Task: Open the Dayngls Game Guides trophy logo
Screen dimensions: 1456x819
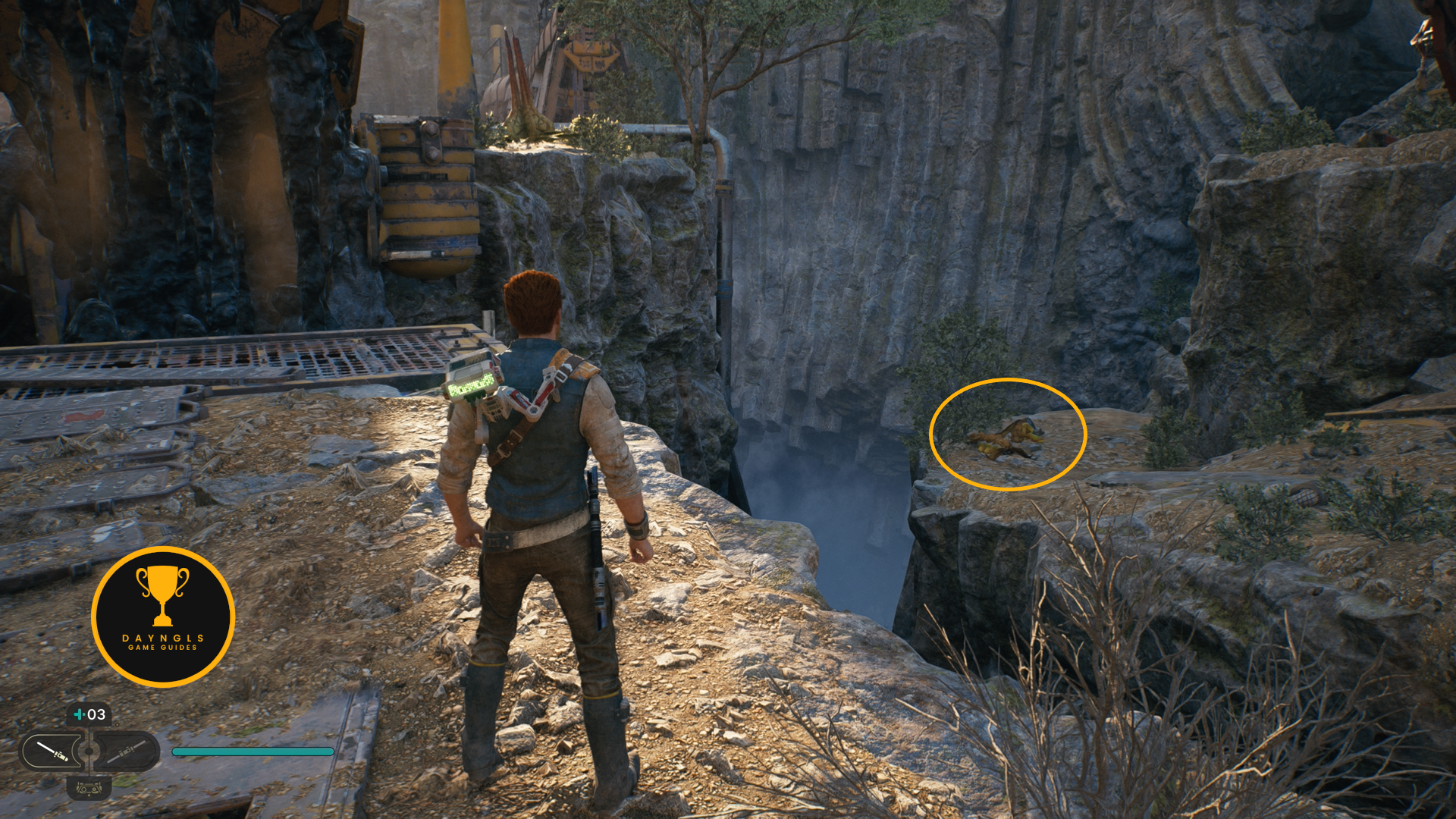Action: [x=163, y=616]
